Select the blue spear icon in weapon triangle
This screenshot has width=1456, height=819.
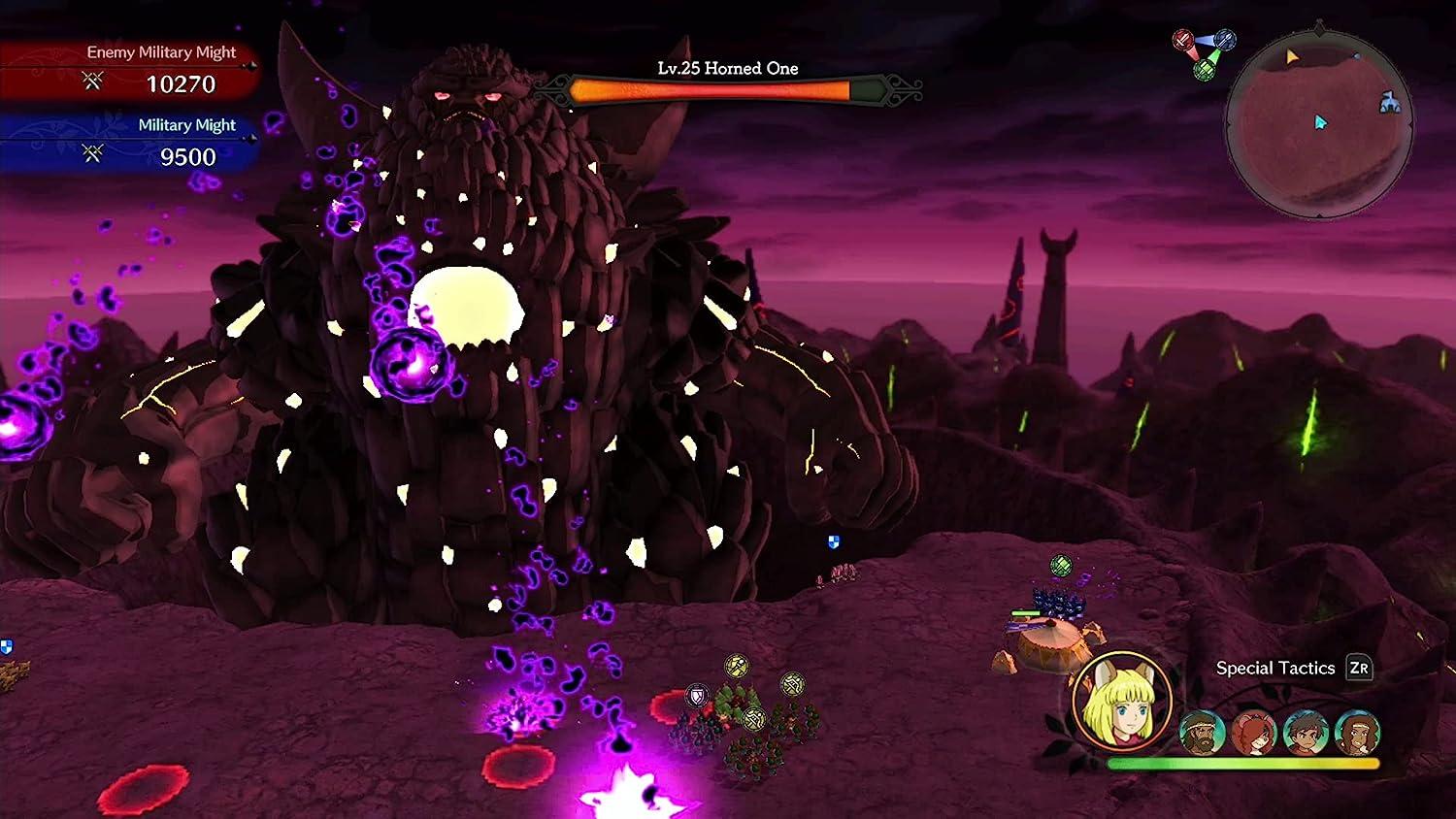click(1225, 40)
